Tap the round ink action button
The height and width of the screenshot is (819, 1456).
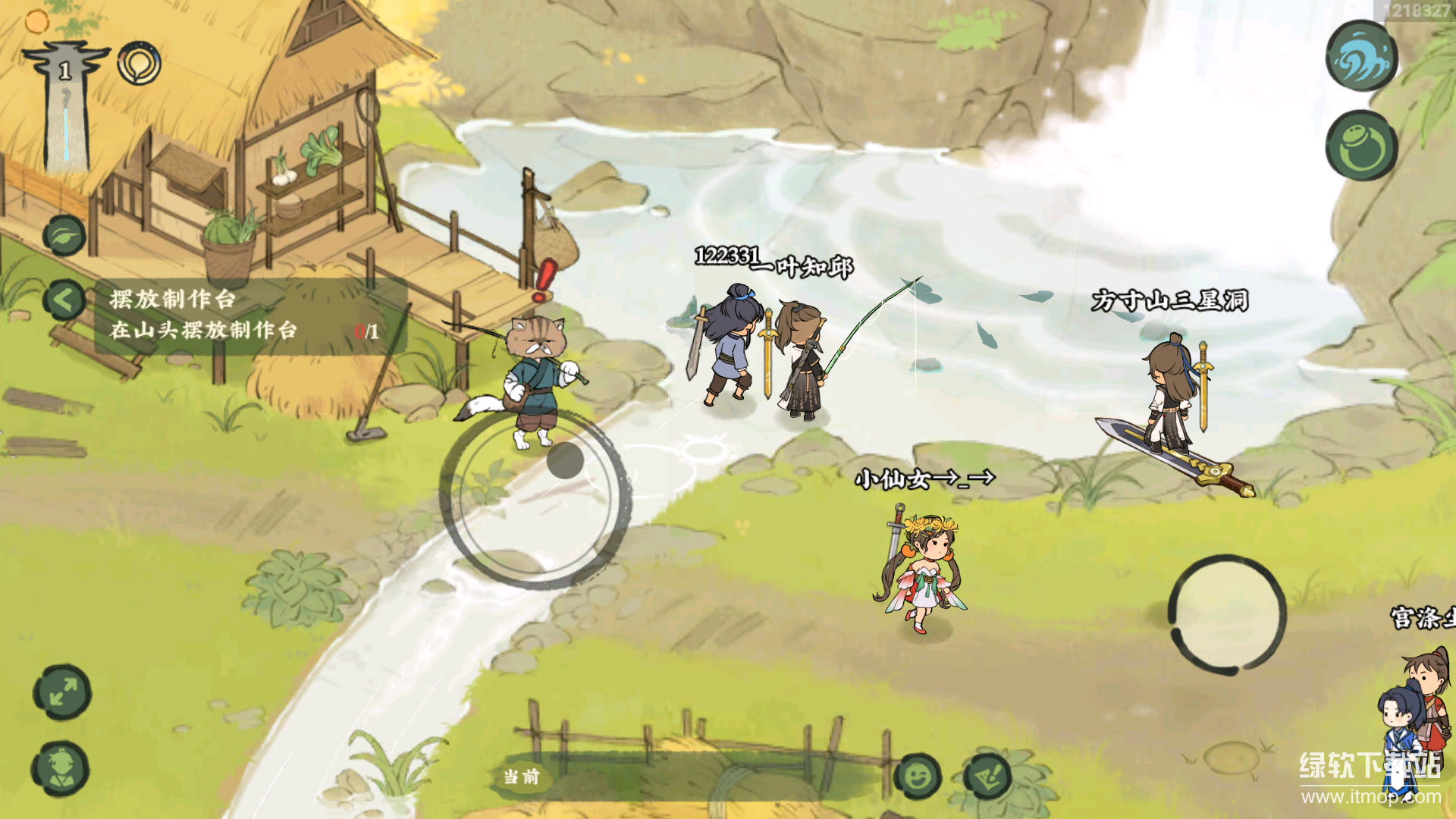(1227, 614)
